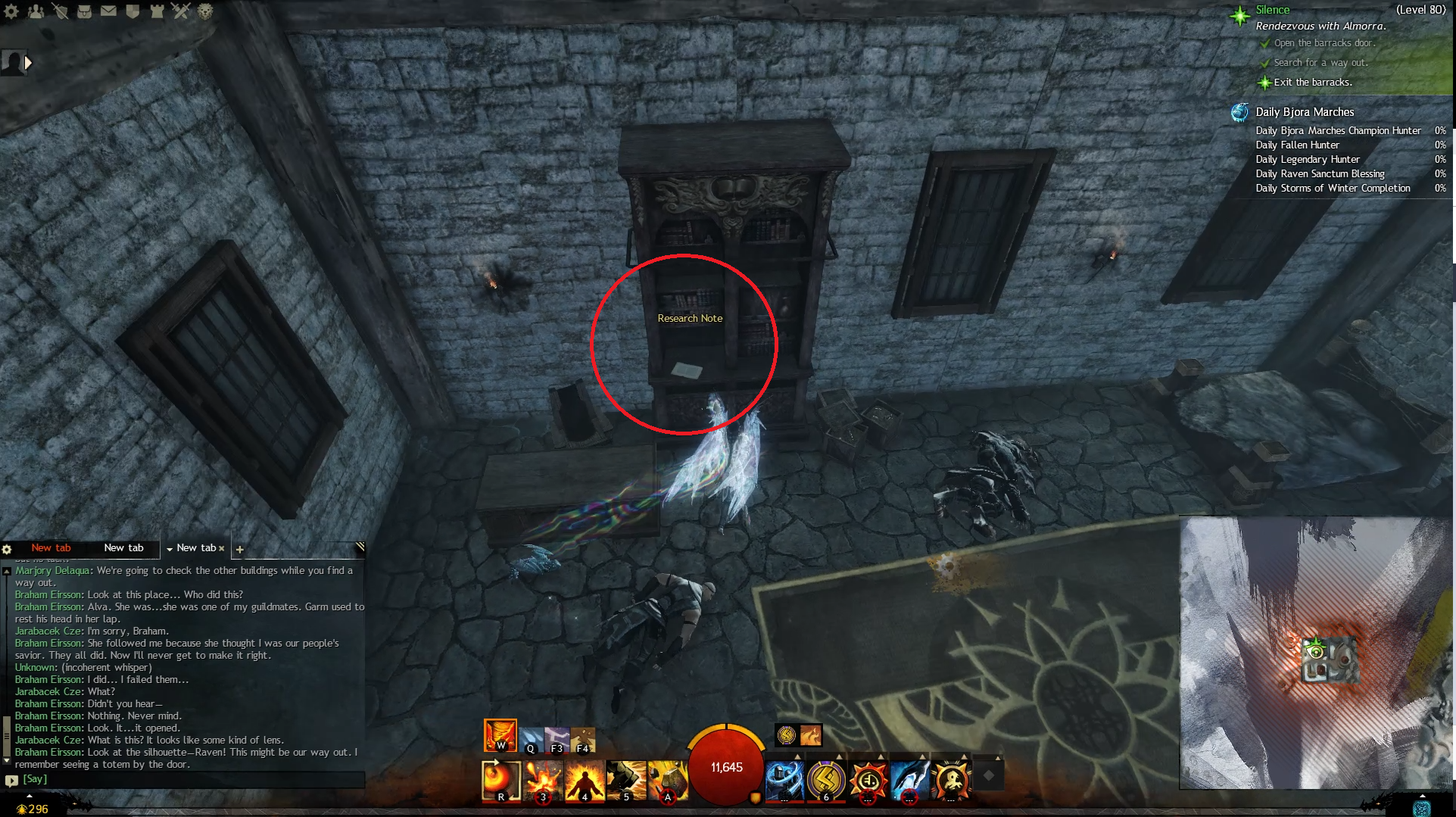Open the crossed swords PvP panel
Screen dimensions: 1456x817
180,11
